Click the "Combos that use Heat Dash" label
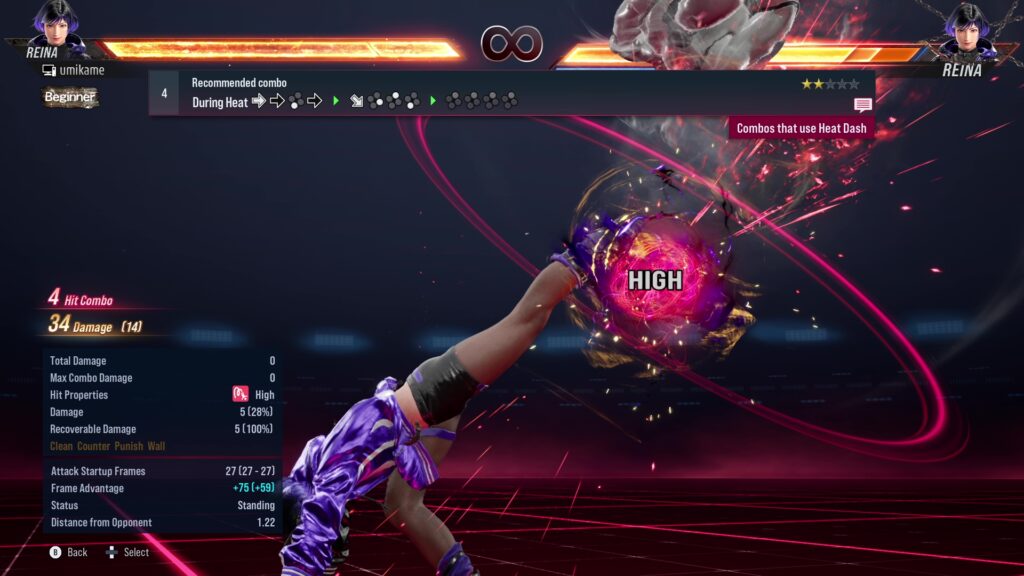 point(802,128)
